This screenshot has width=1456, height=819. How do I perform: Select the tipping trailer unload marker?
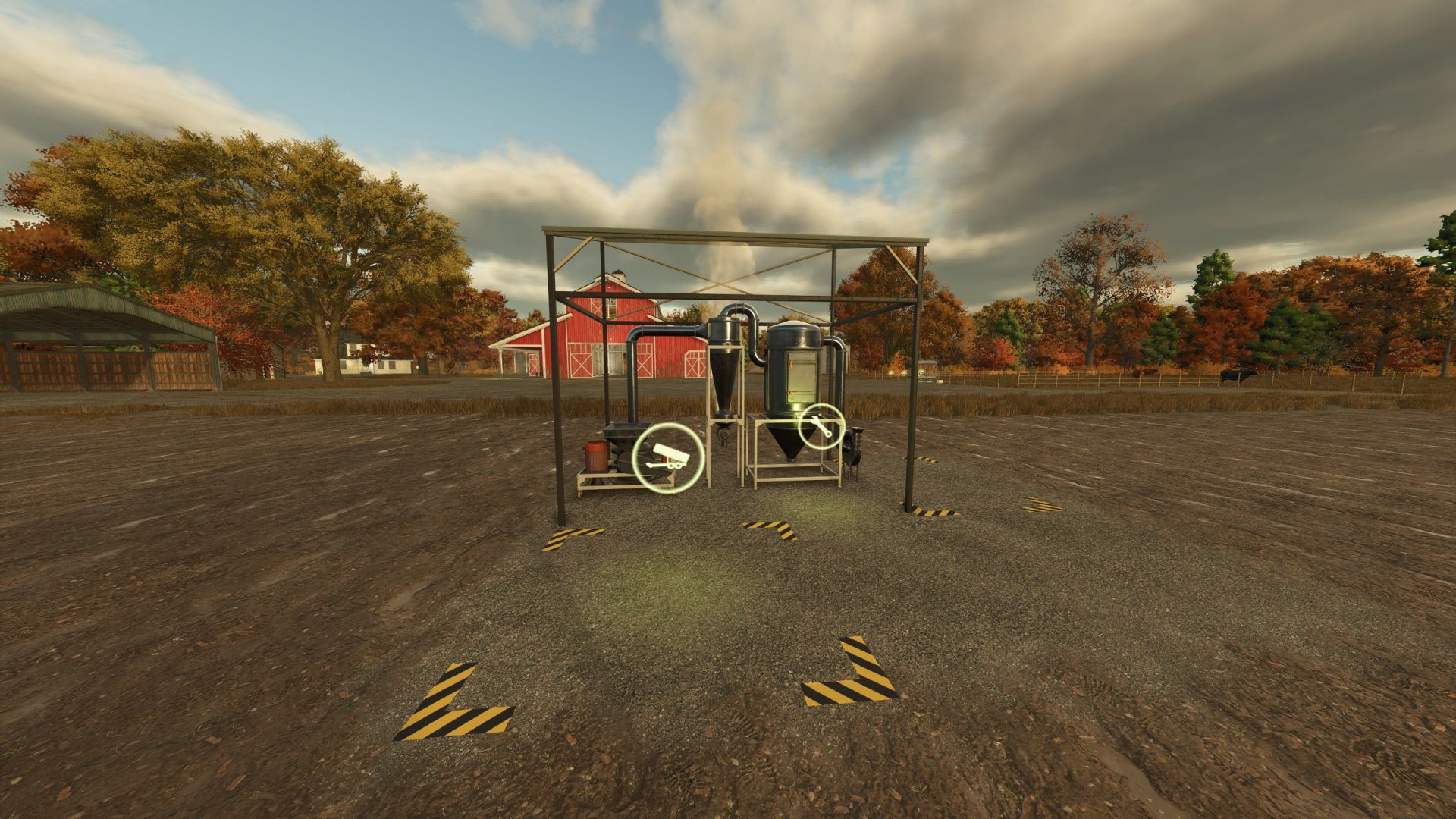coord(668,458)
